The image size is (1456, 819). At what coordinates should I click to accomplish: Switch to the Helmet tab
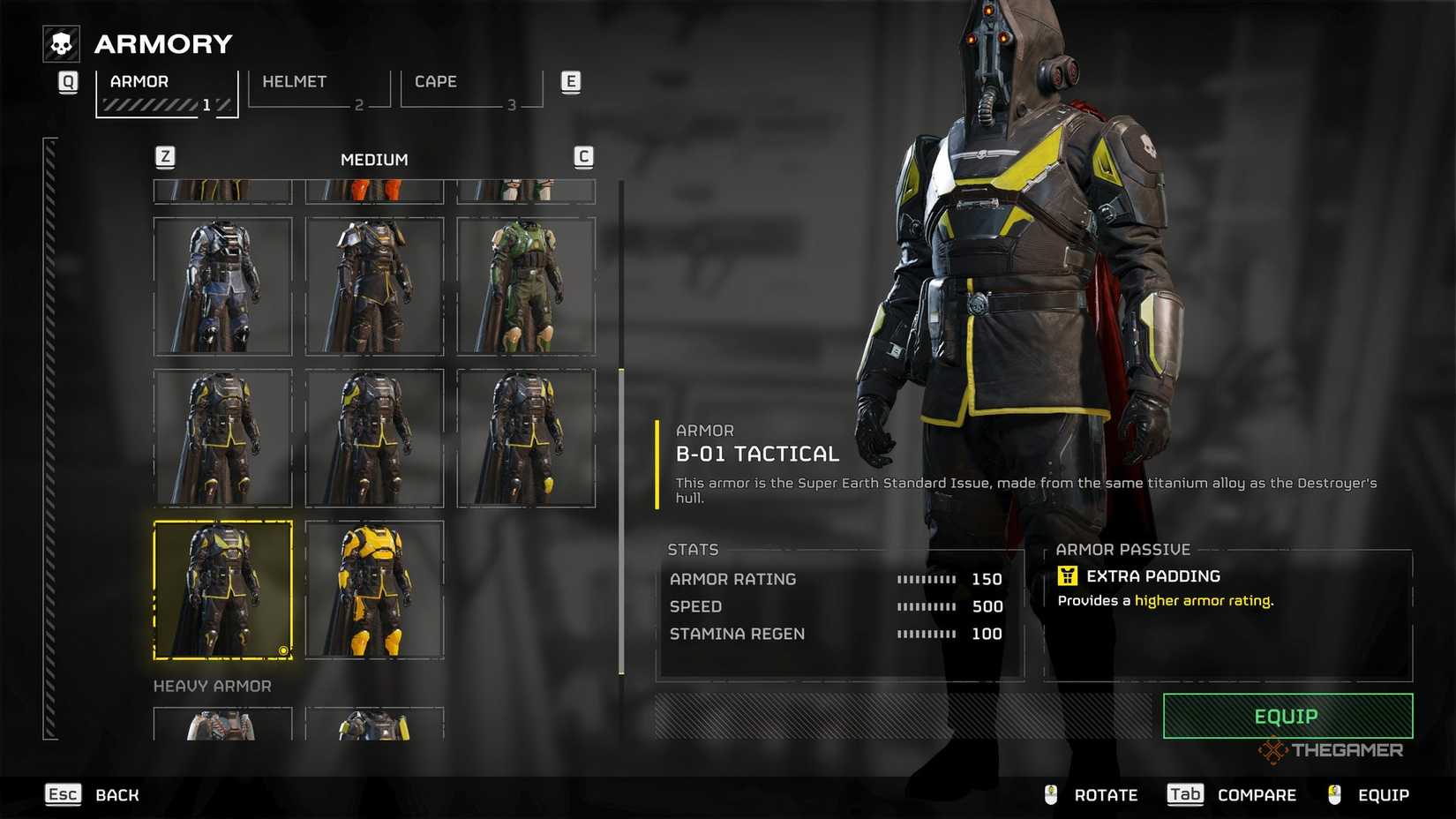[x=295, y=81]
